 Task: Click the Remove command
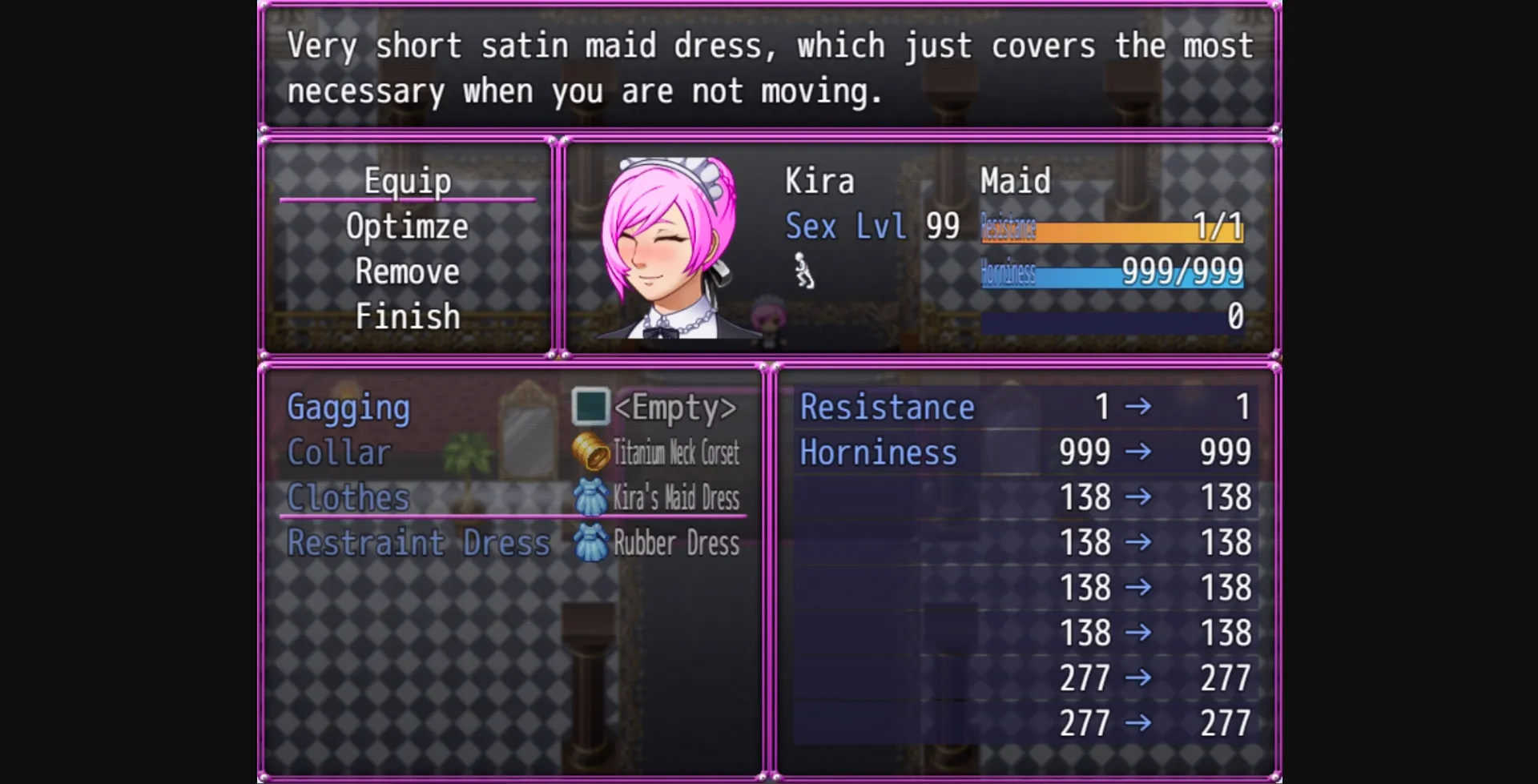(407, 271)
